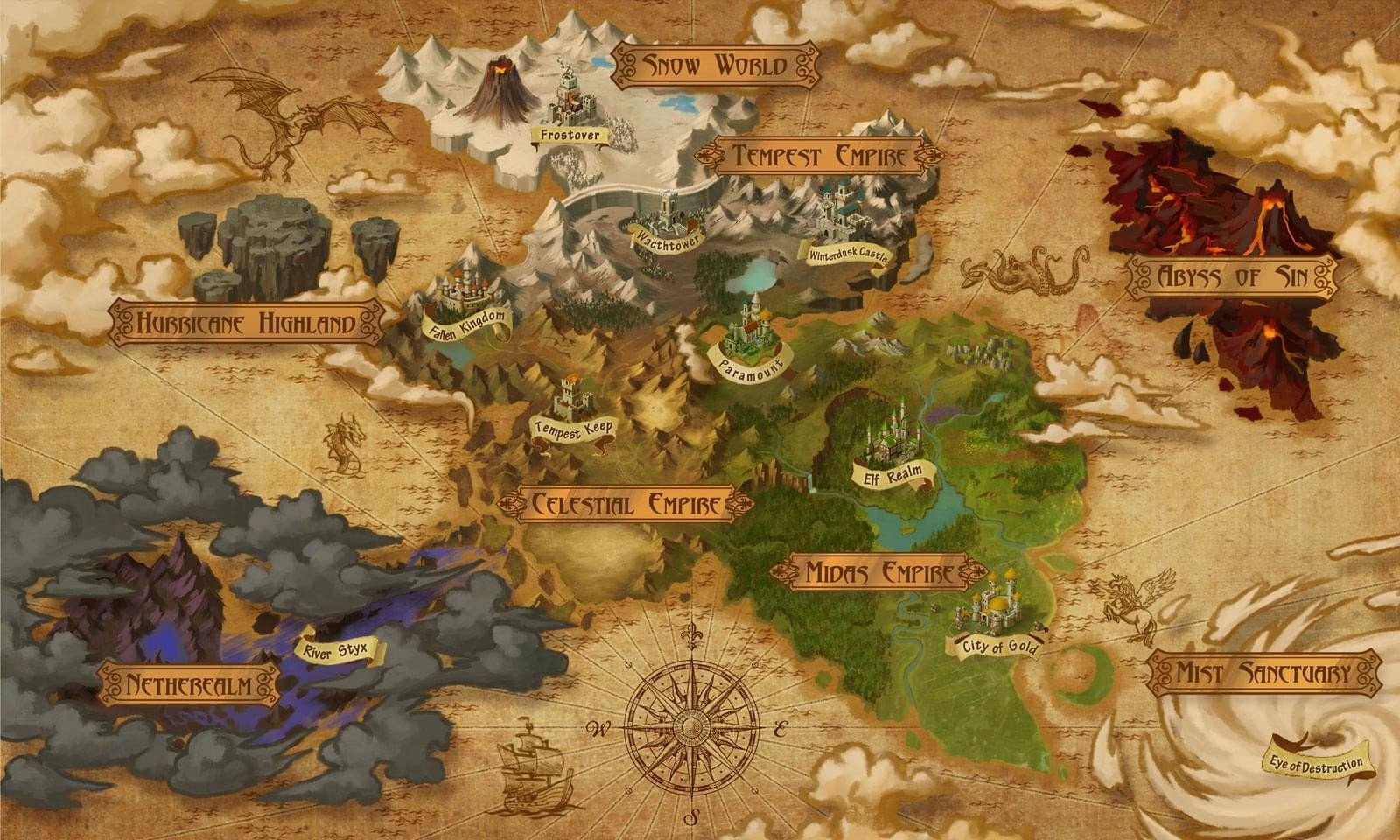Choose the Midas Empire region label

878,573
